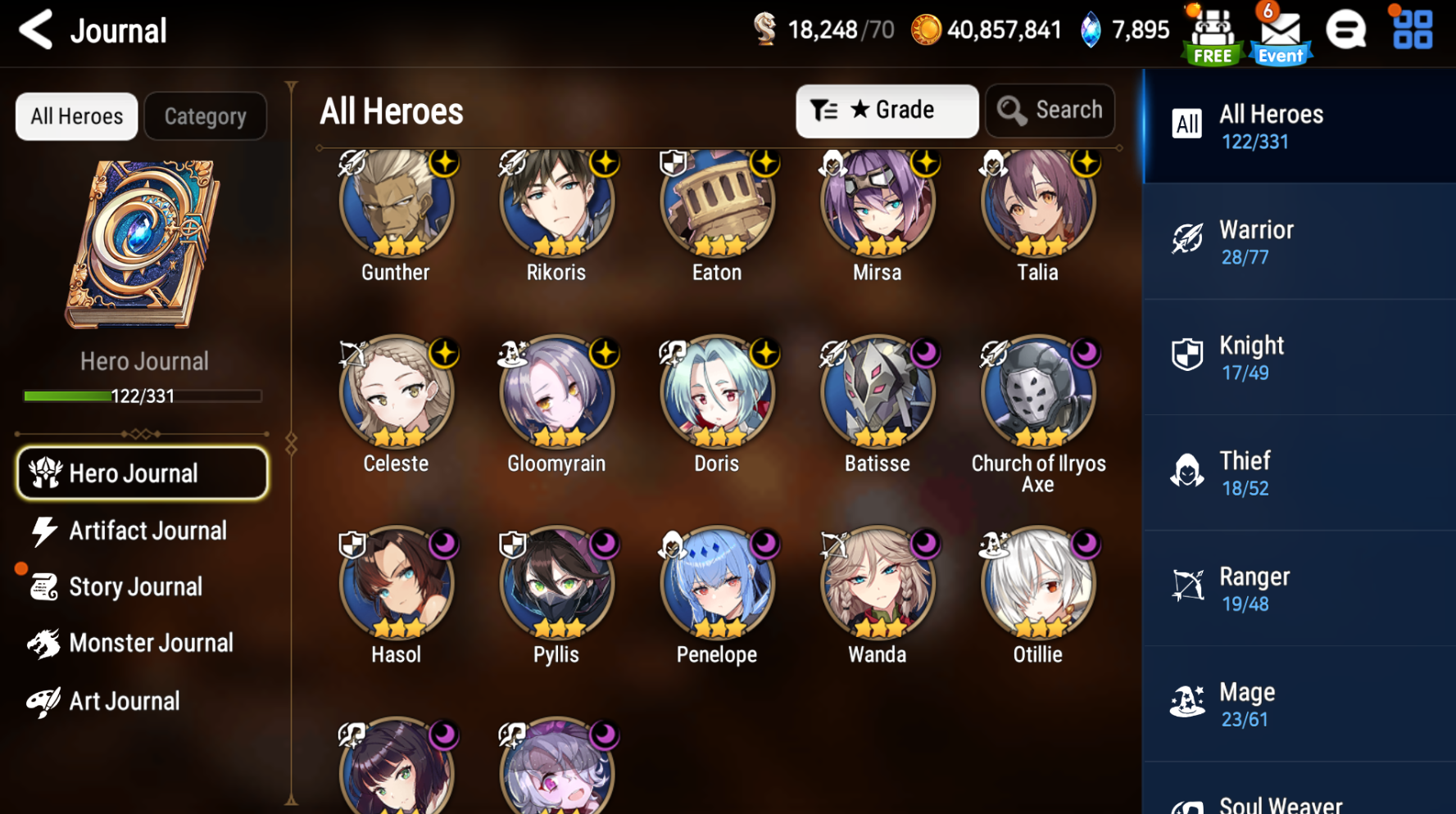1456x814 pixels.
Task: Open the FREE shop icon
Action: tap(1211, 33)
